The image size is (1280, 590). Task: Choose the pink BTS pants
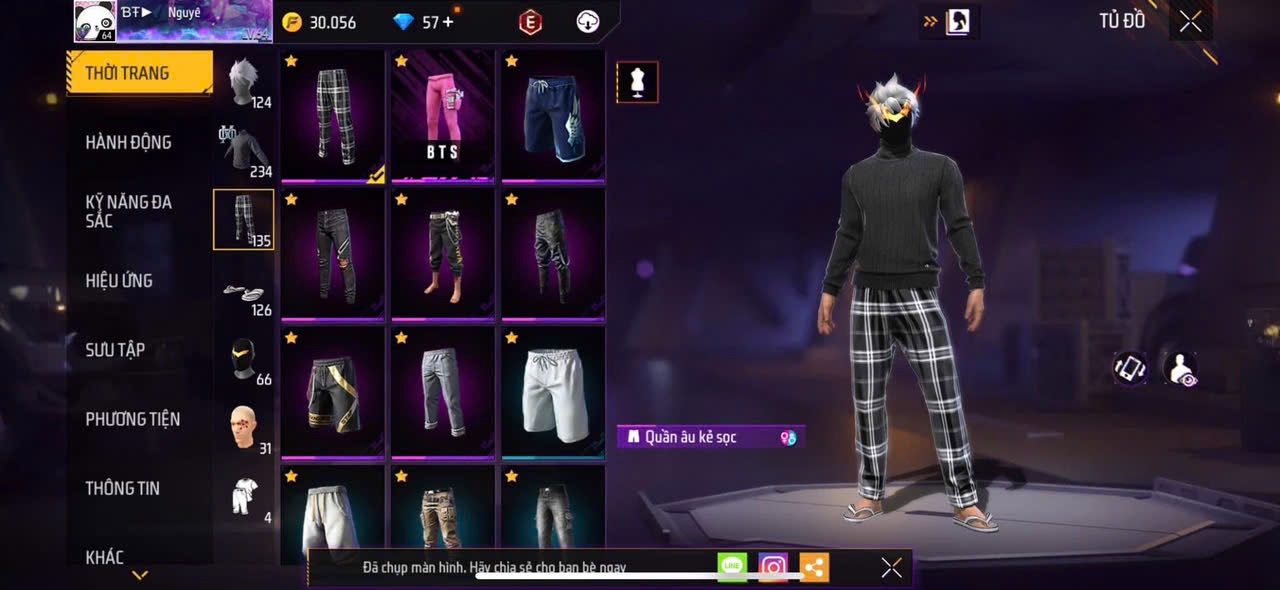pos(443,115)
